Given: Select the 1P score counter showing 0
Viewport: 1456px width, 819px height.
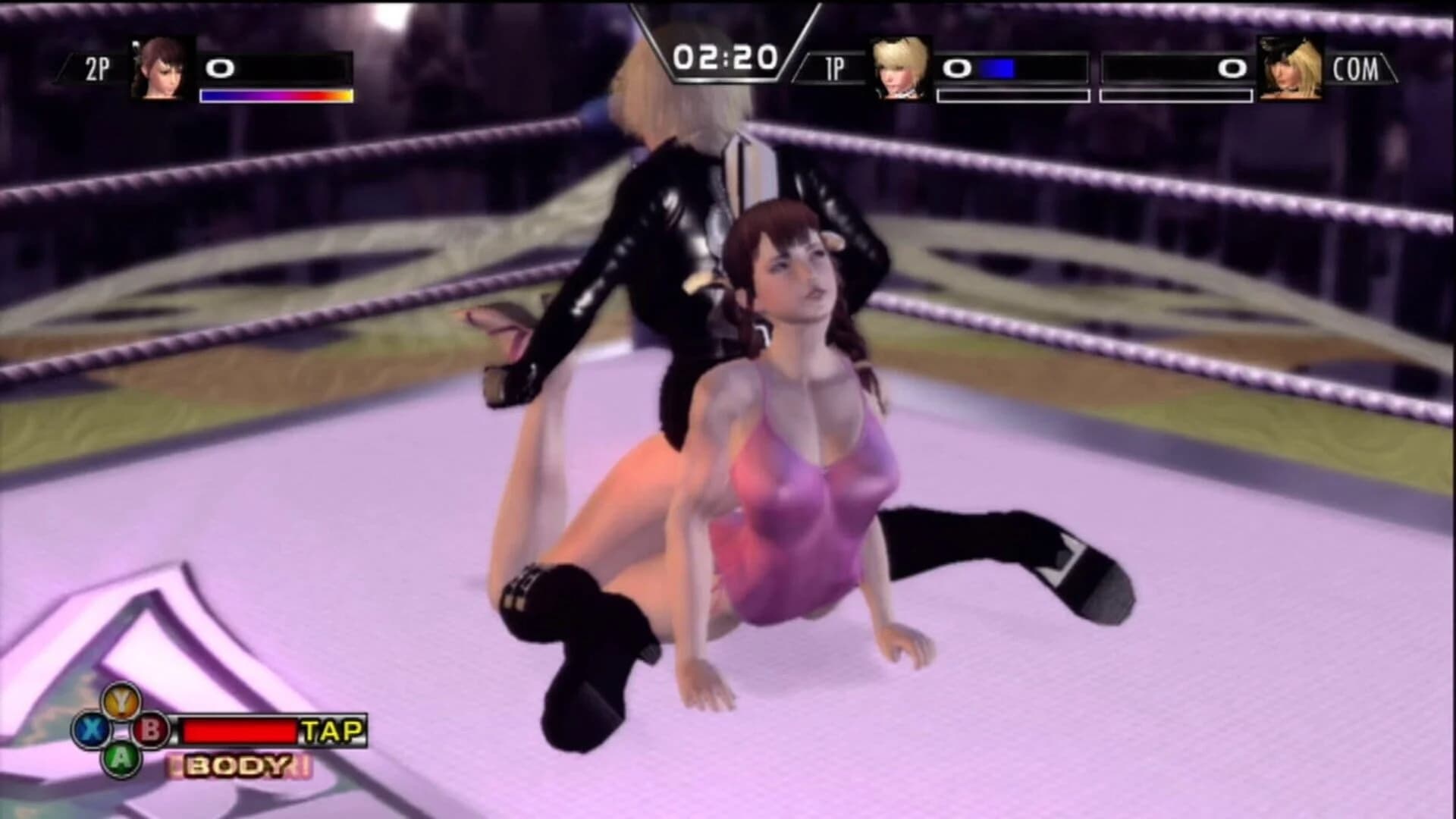Looking at the screenshot, I should click(x=957, y=68).
